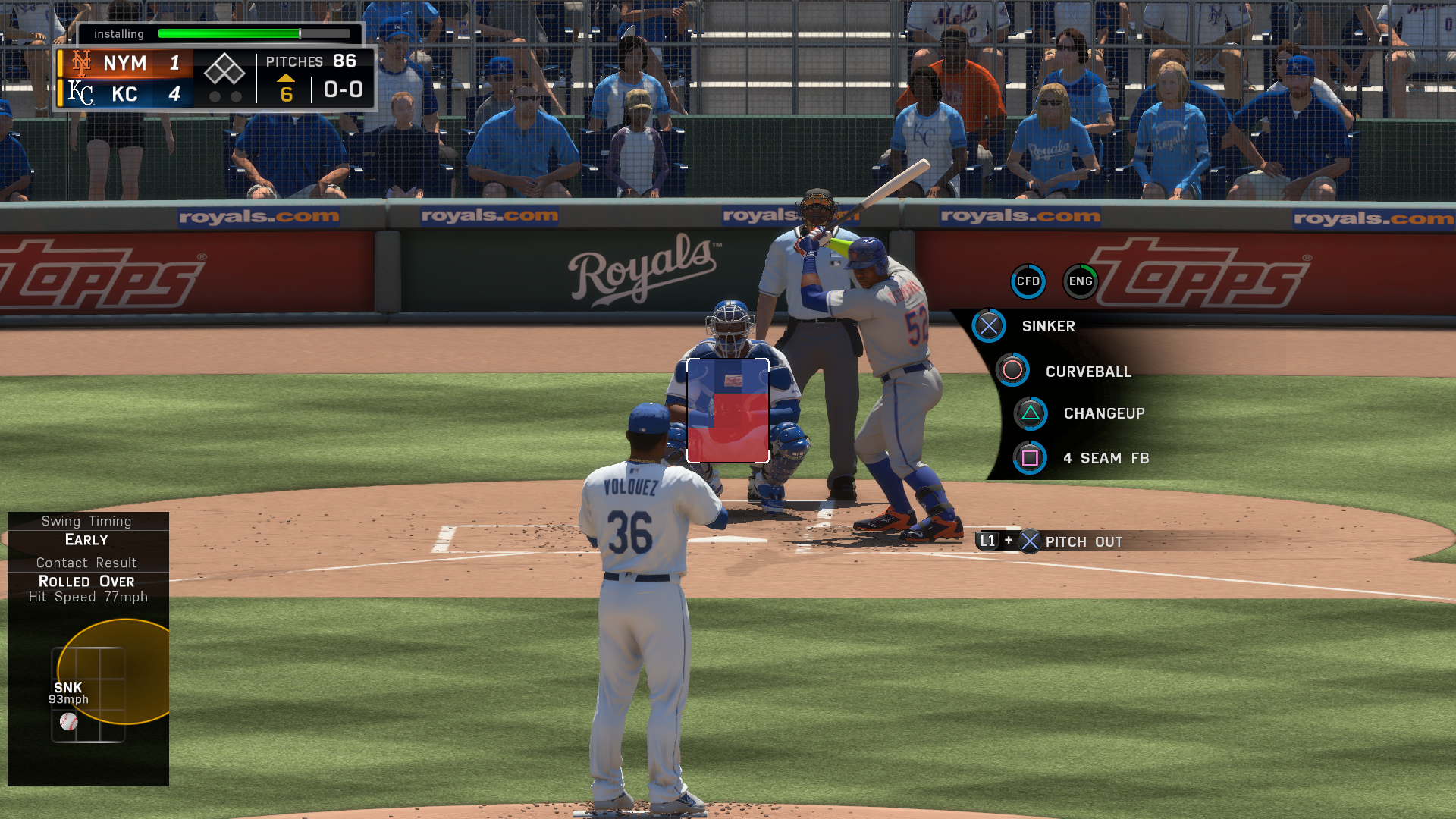
Task: Click the 0-0 count display
Action: pyautogui.click(x=342, y=89)
